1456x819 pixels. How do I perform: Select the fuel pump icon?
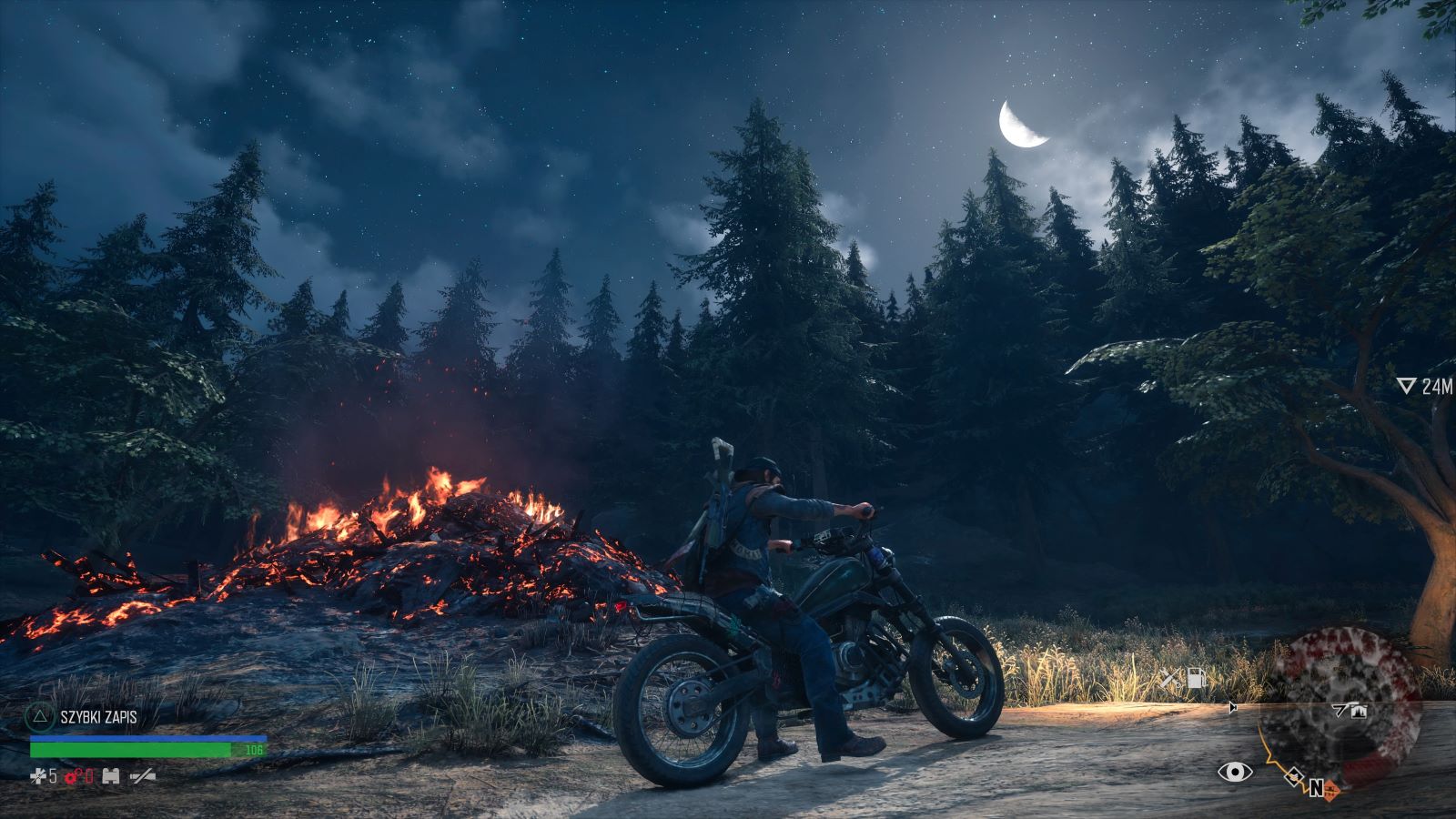coord(1196,678)
